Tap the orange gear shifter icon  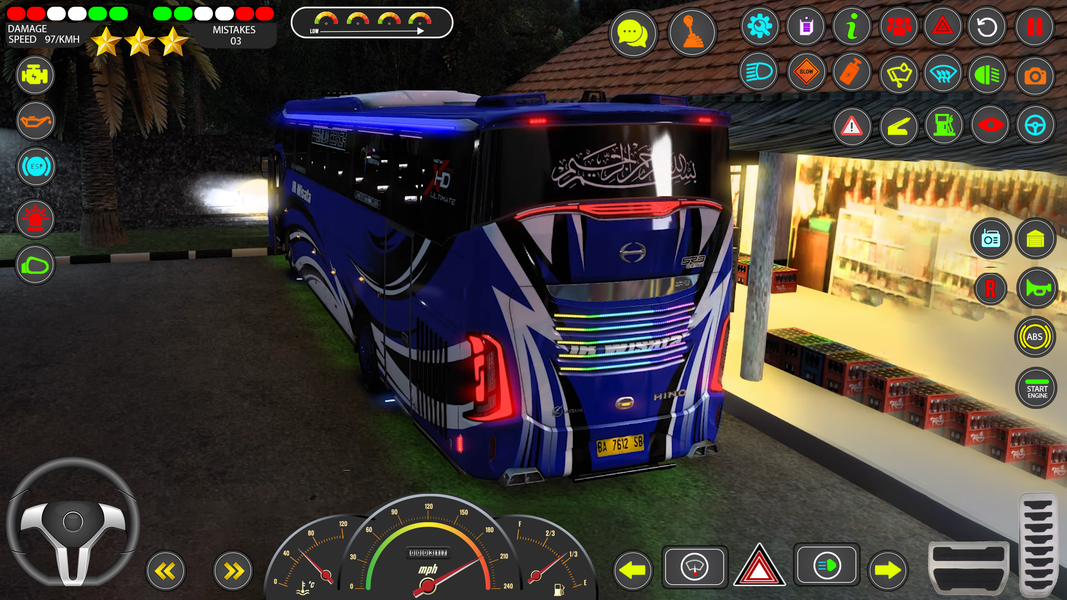[x=692, y=34]
